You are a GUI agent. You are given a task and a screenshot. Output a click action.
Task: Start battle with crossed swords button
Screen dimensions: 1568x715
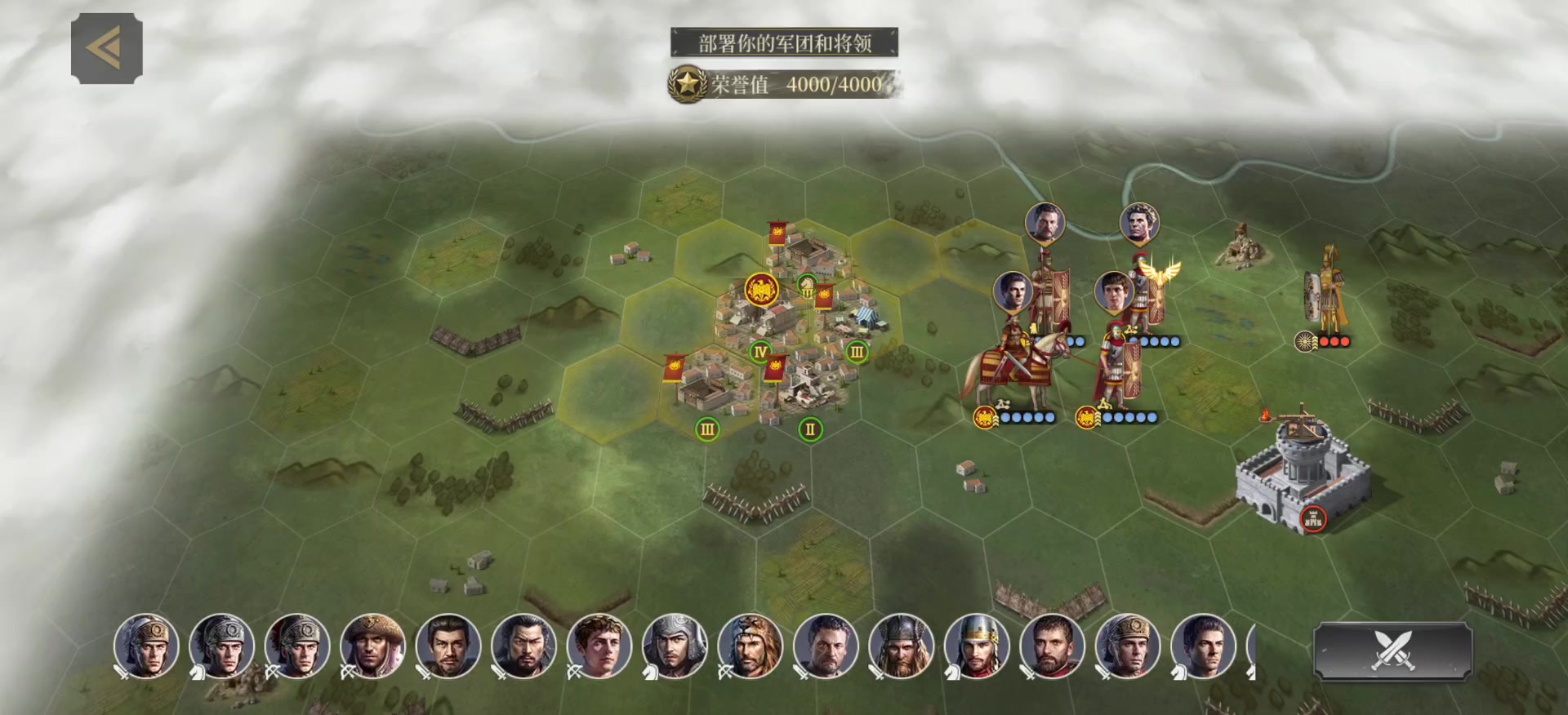tap(1392, 651)
